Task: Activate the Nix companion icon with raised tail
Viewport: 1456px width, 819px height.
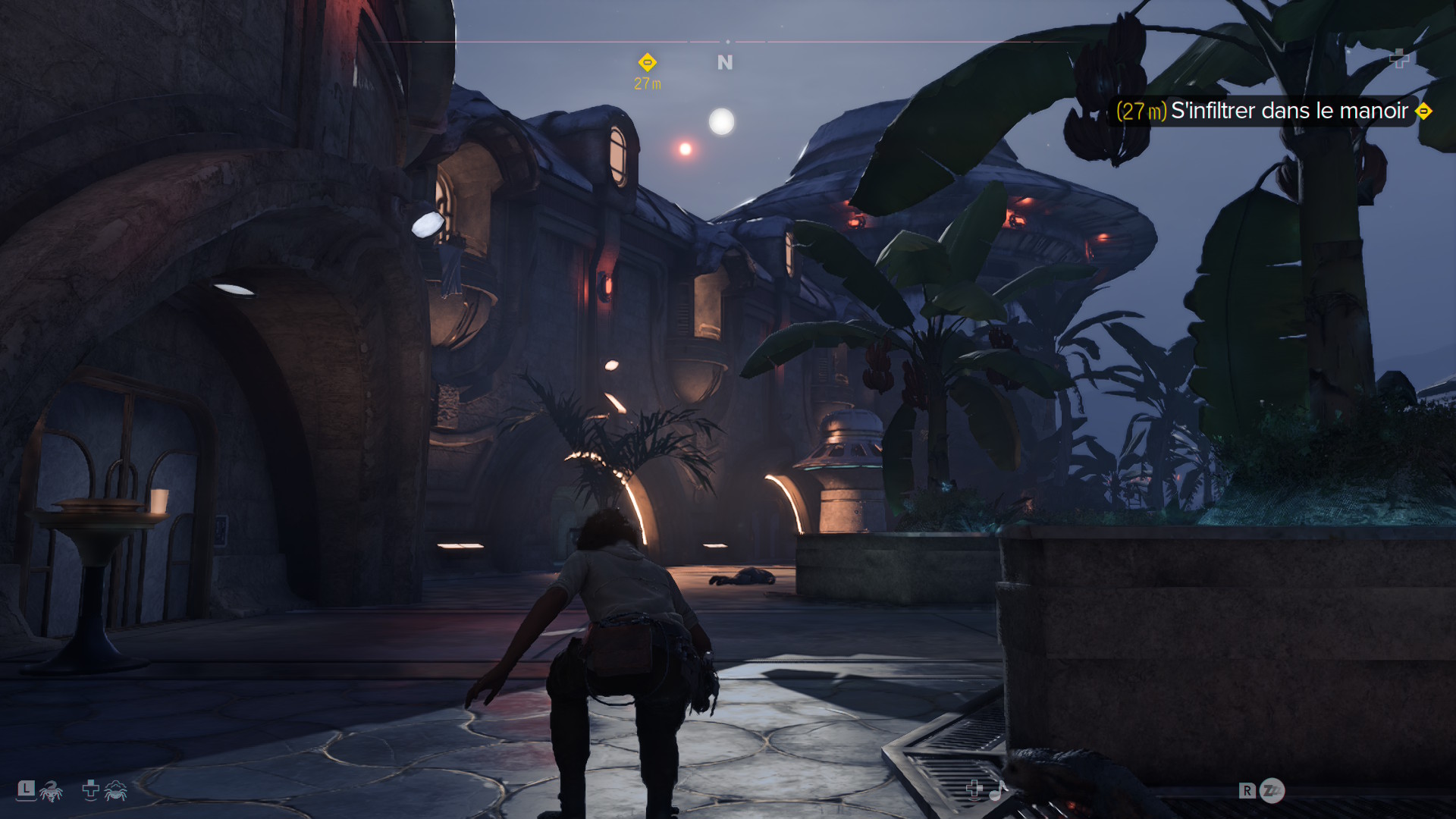Action: pos(51,792)
